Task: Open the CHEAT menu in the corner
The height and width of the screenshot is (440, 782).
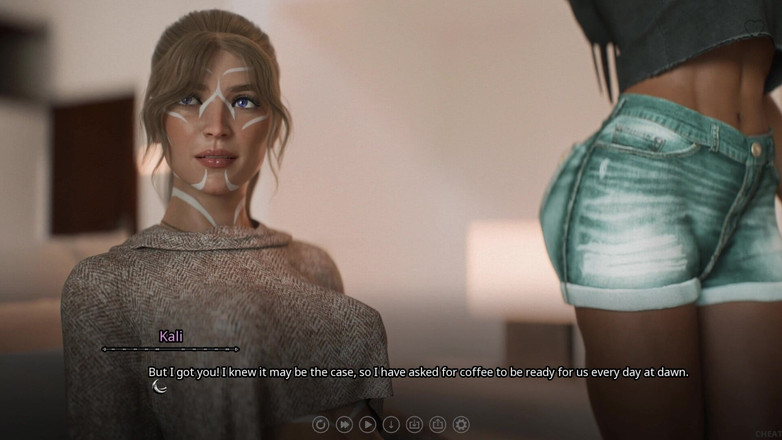Action: pyautogui.click(x=767, y=433)
